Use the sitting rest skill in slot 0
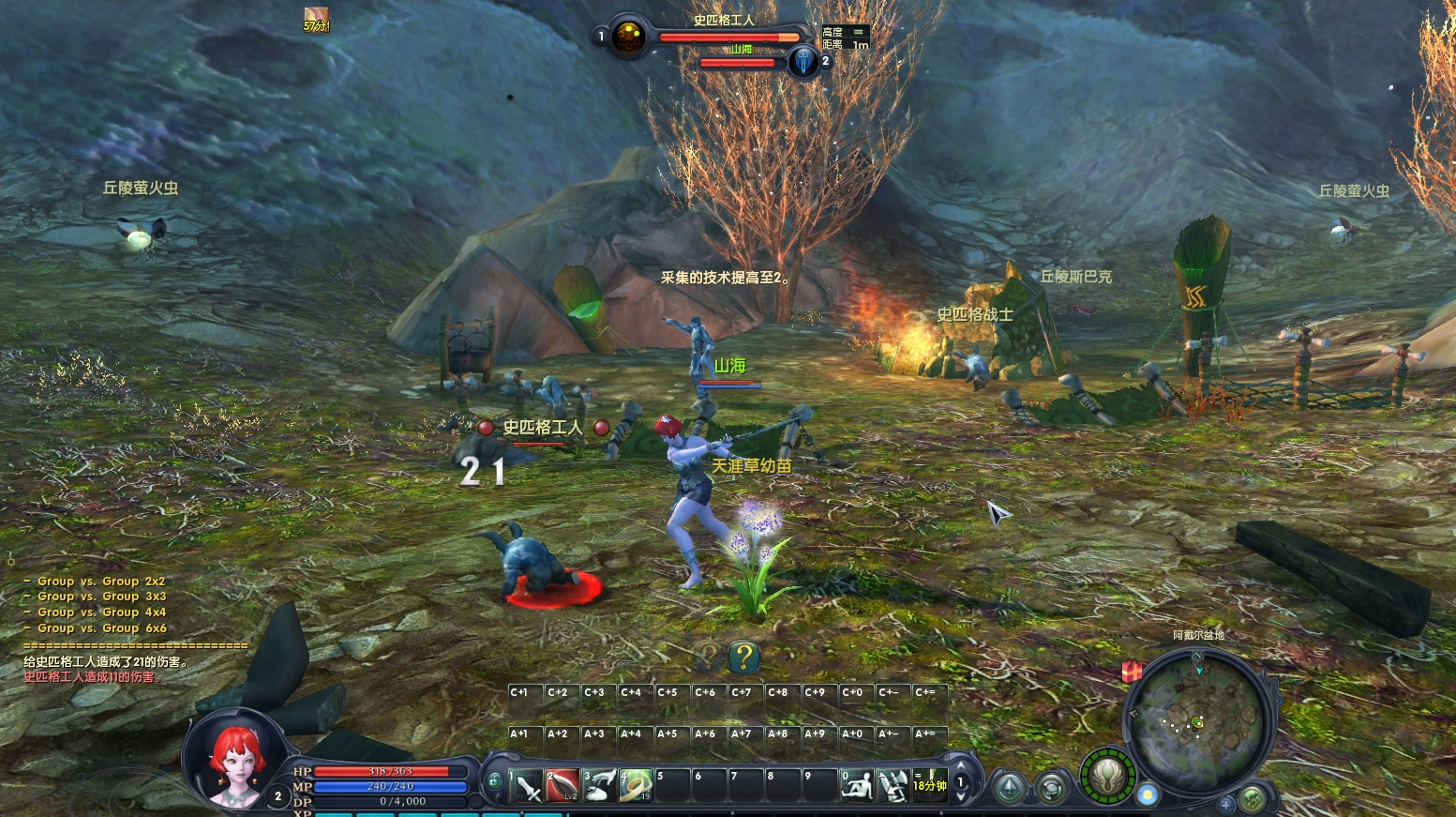This screenshot has width=1456, height=817. 856,785
